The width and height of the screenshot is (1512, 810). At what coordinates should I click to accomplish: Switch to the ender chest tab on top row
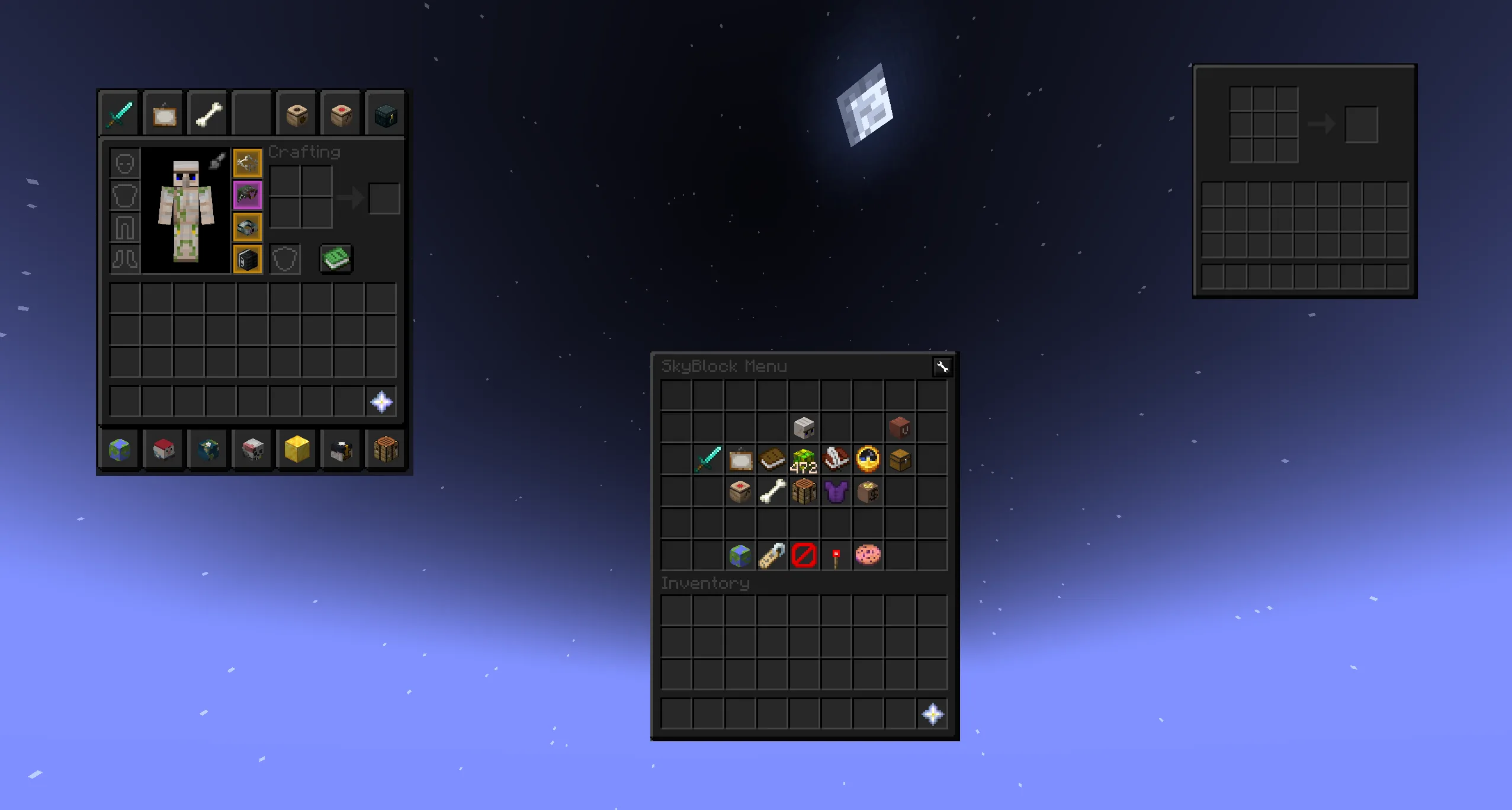click(x=386, y=113)
